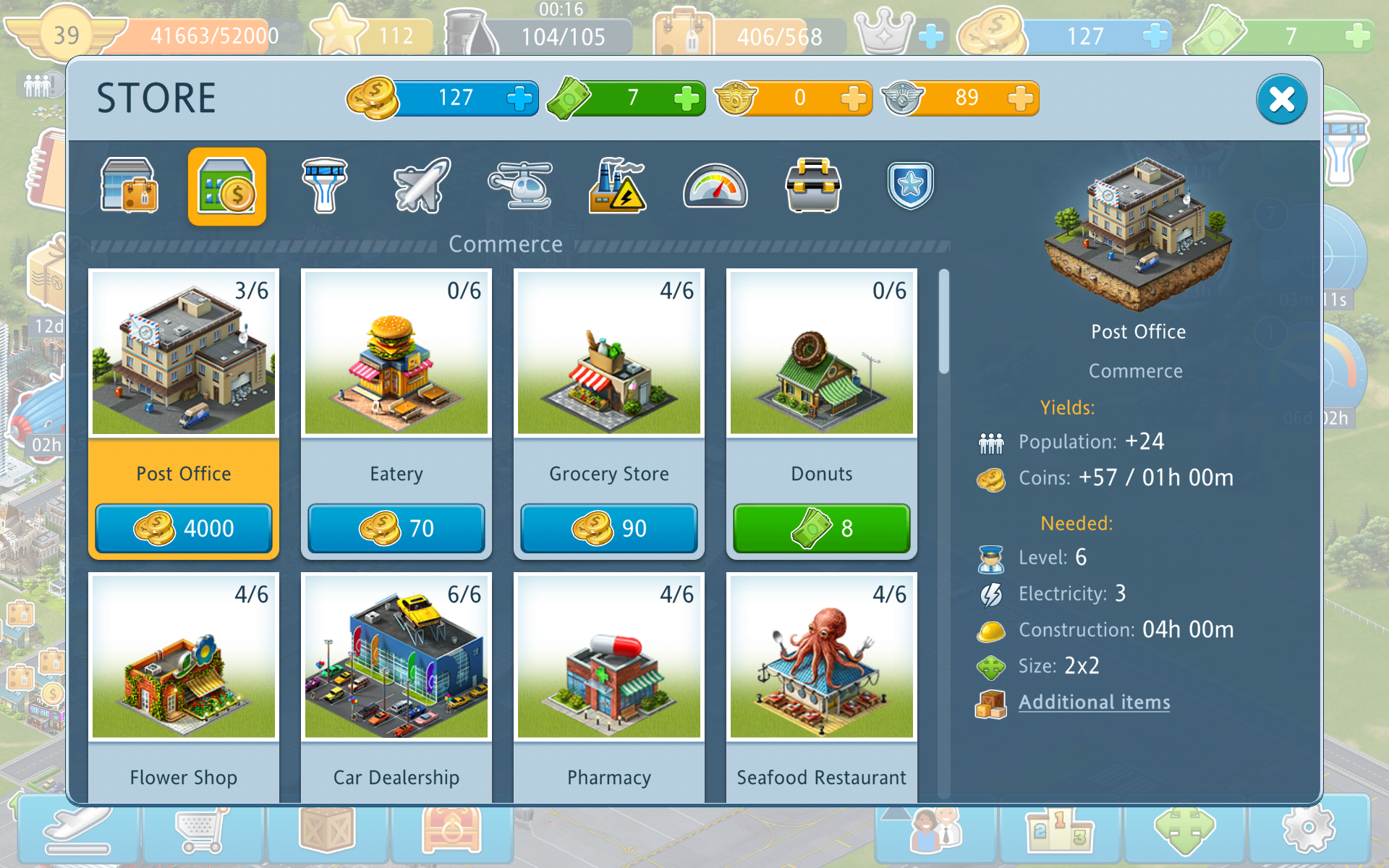Add more green cash in Store header

(x=686, y=98)
